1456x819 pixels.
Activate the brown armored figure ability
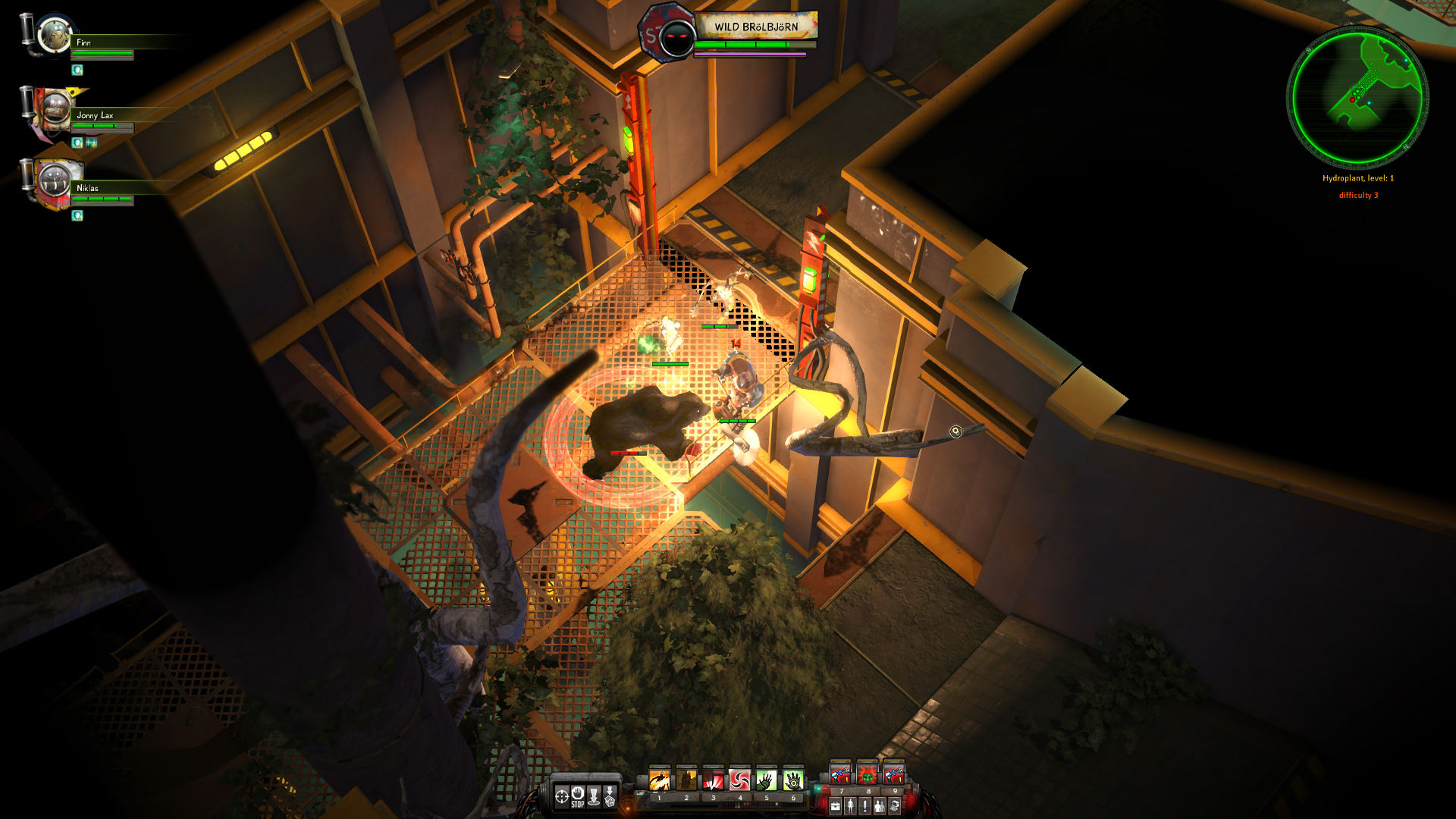[x=686, y=780]
